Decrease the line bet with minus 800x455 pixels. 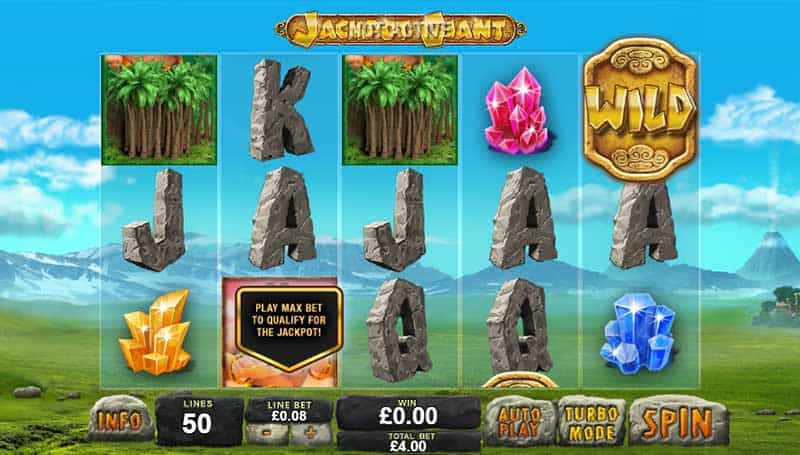[x=268, y=434]
